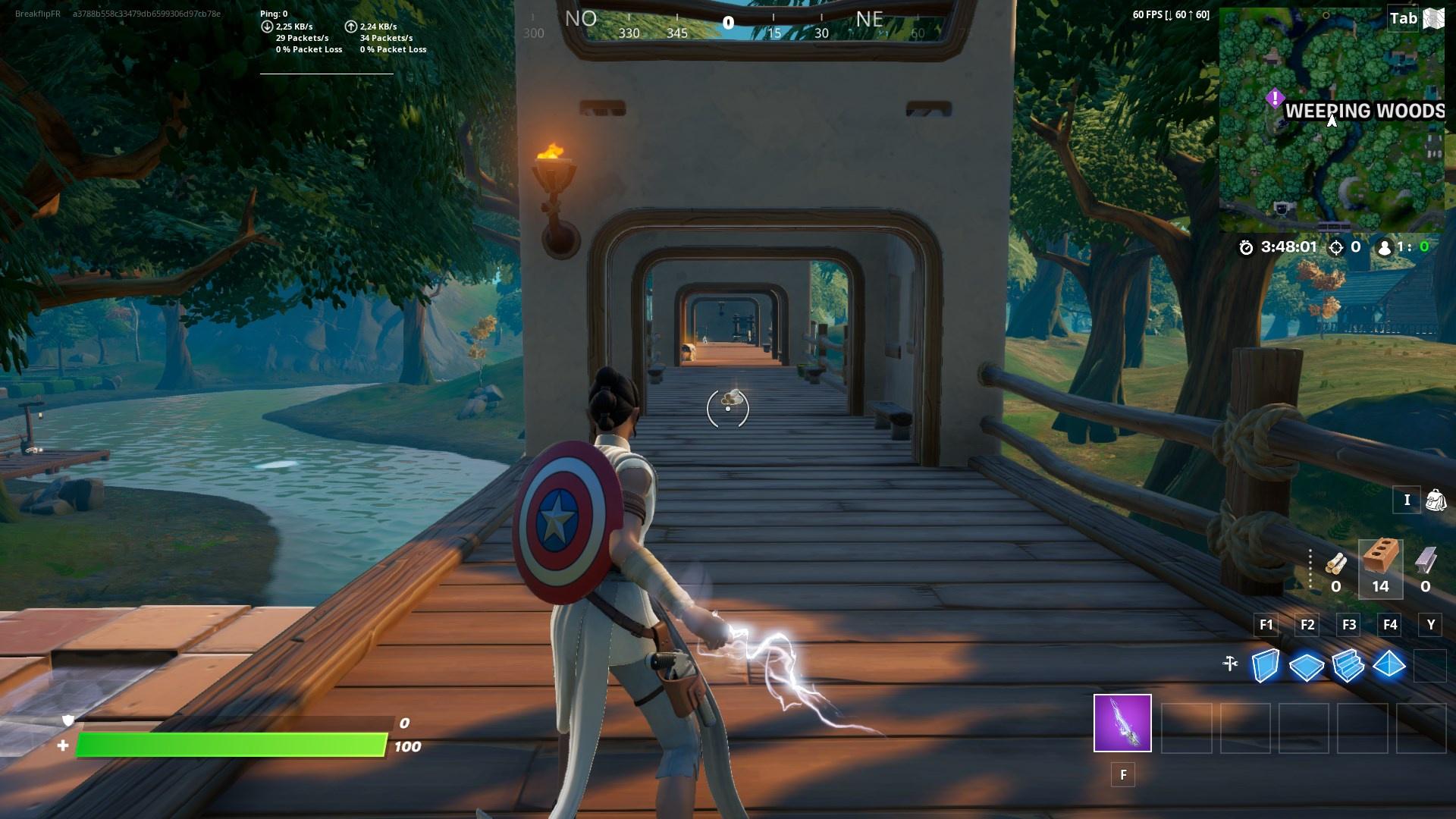This screenshot has height=819, width=1456.
Task: Choose the wall building piece
Action: click(x=1265, y=666)
